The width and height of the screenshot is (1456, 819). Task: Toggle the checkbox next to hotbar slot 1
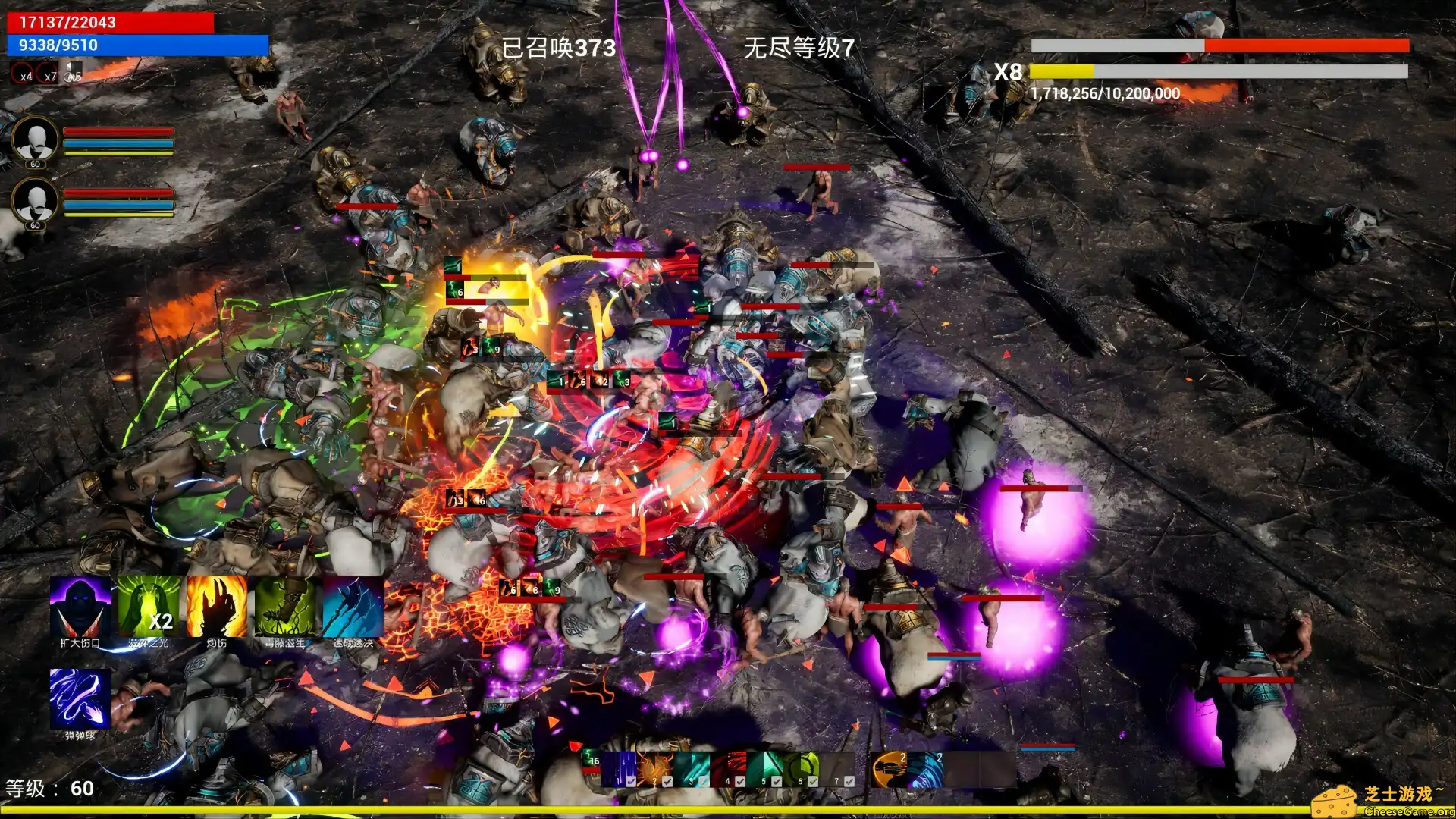[630, 782]
